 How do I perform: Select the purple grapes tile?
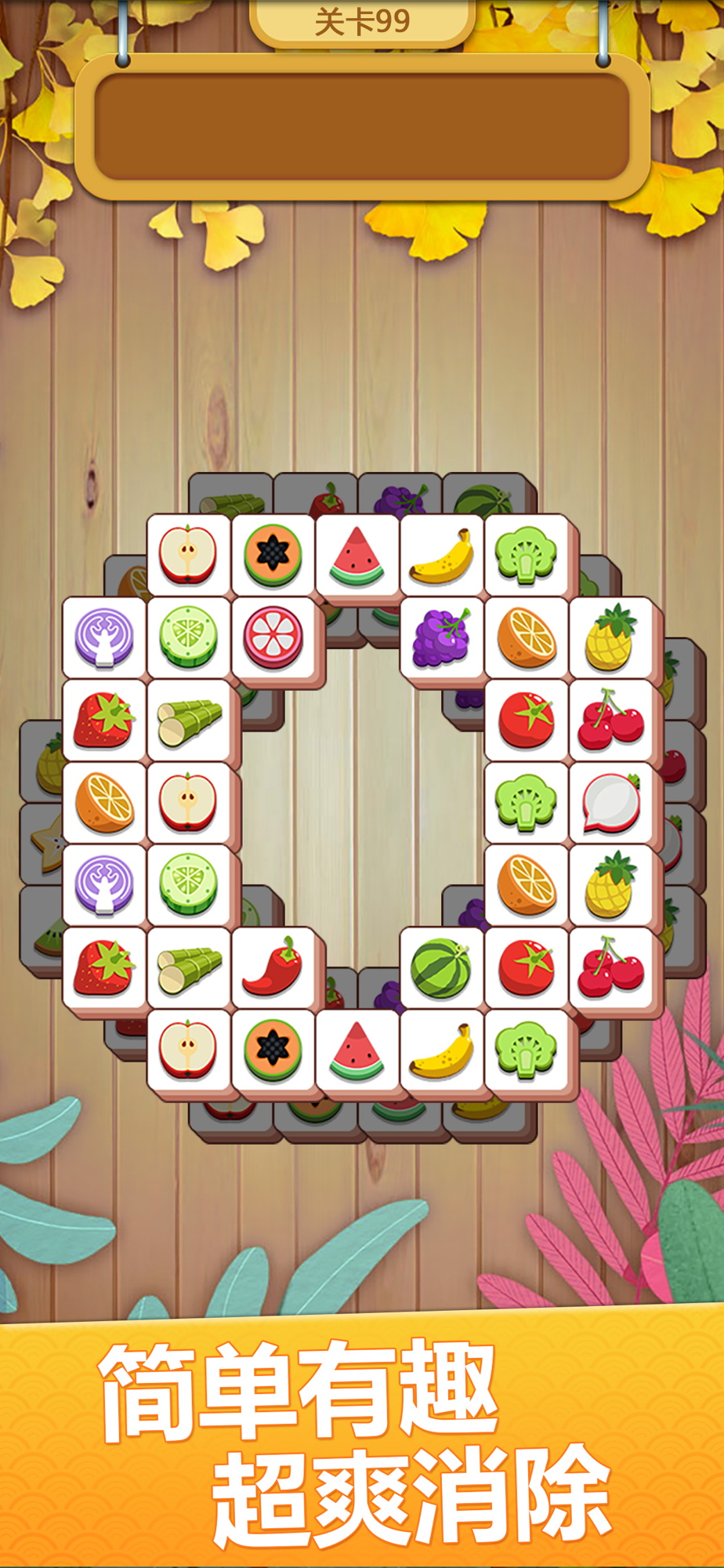tap(441, 637)
